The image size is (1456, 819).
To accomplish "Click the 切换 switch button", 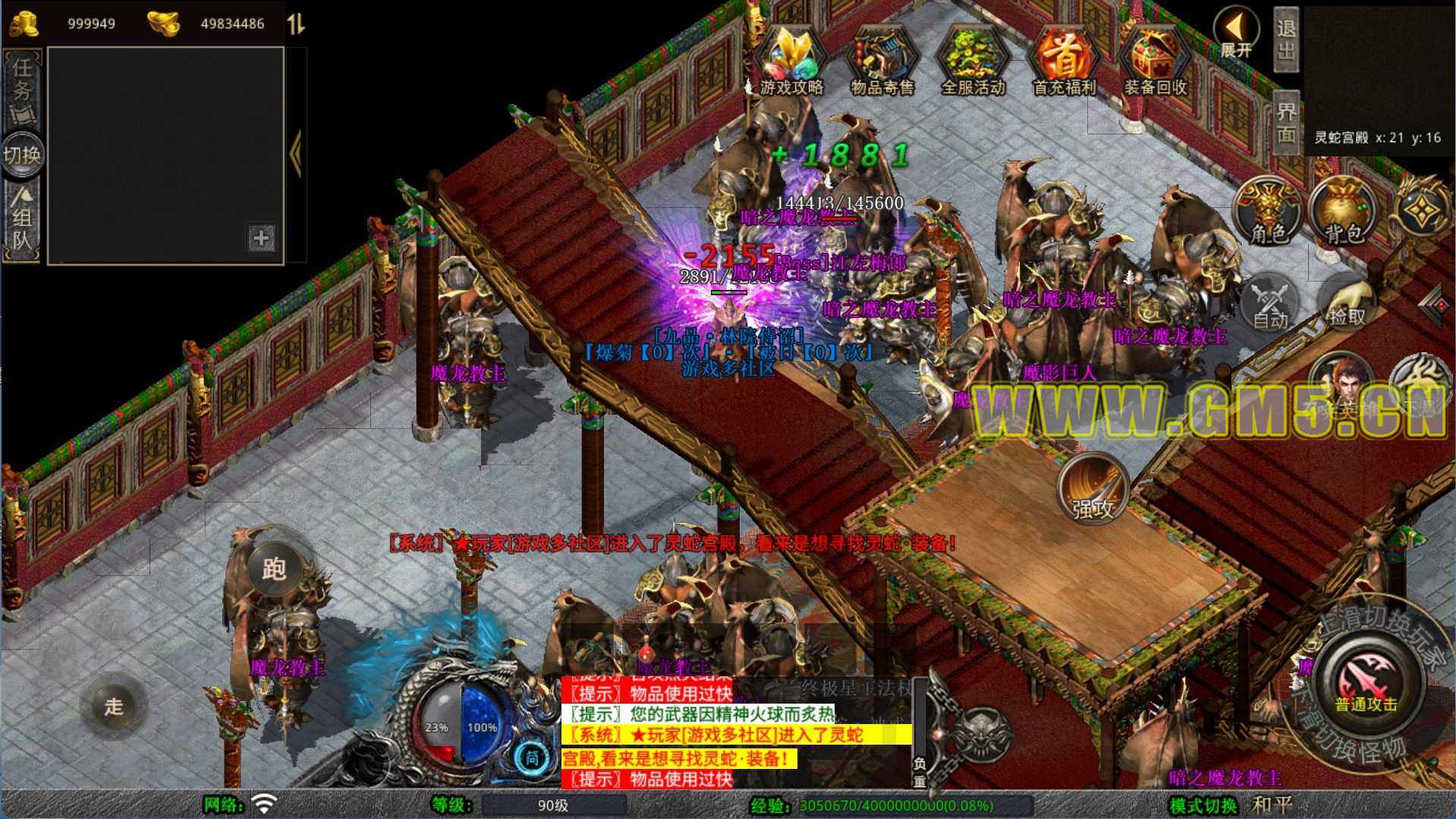I will click(x=23, y=156).
